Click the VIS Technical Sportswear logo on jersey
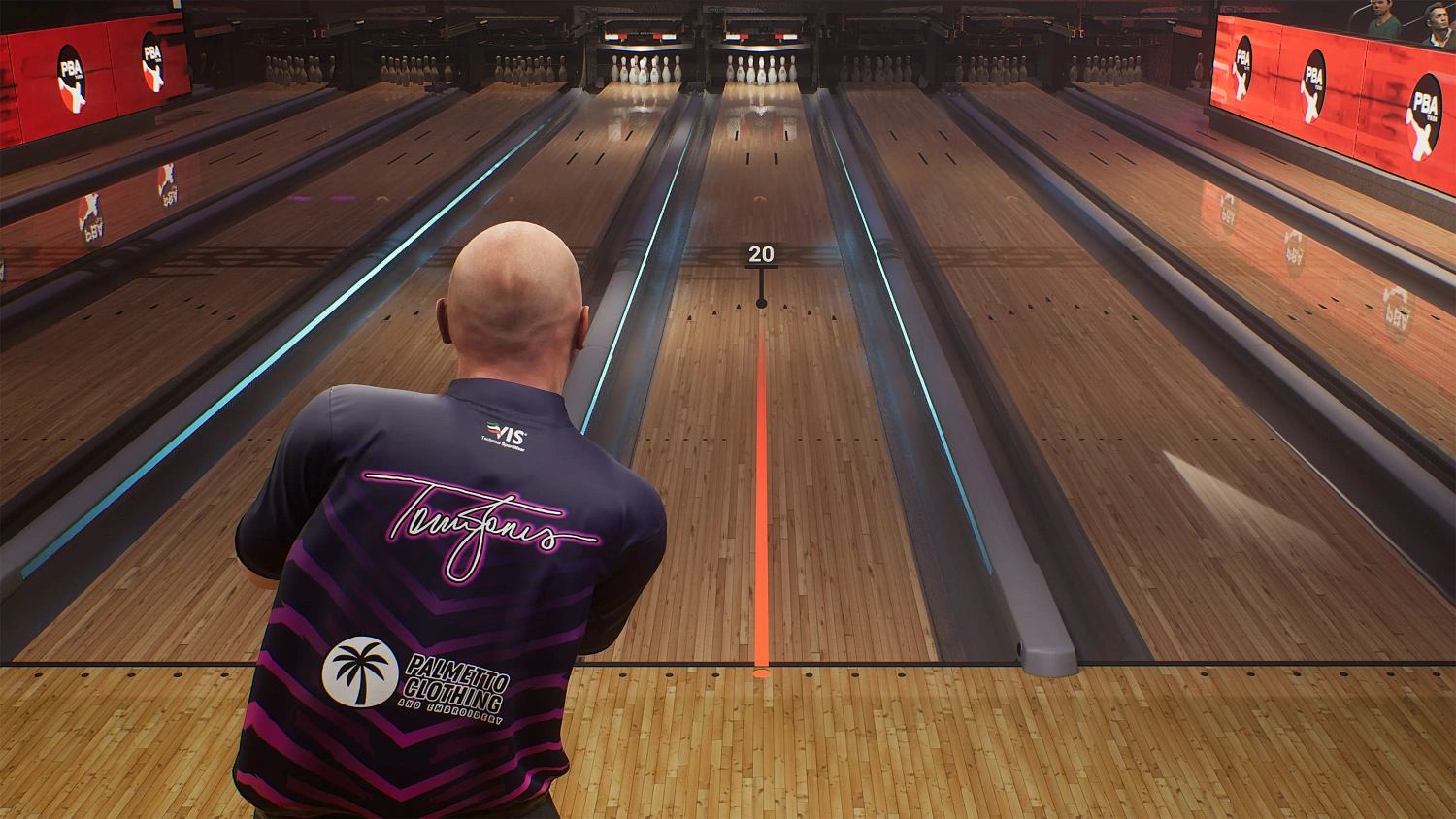Viewport: 1456px width, 819px height. 503,432
